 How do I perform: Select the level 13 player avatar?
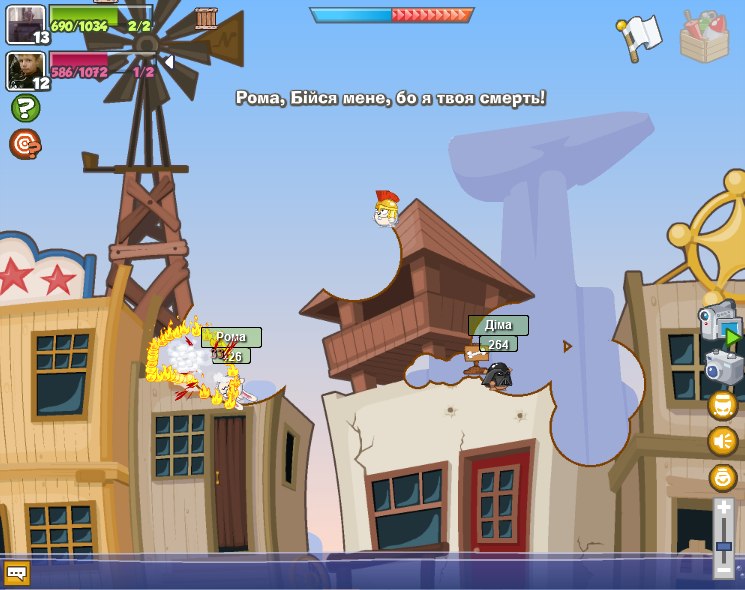pyautogui.click(x=25, y=23)
